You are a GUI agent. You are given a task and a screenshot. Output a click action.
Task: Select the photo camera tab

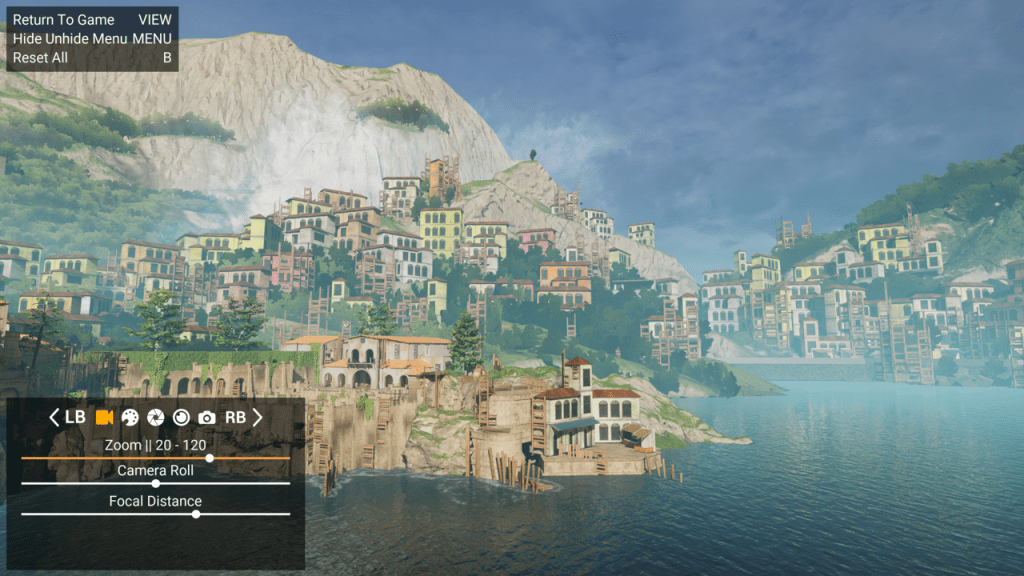(207, 417)
